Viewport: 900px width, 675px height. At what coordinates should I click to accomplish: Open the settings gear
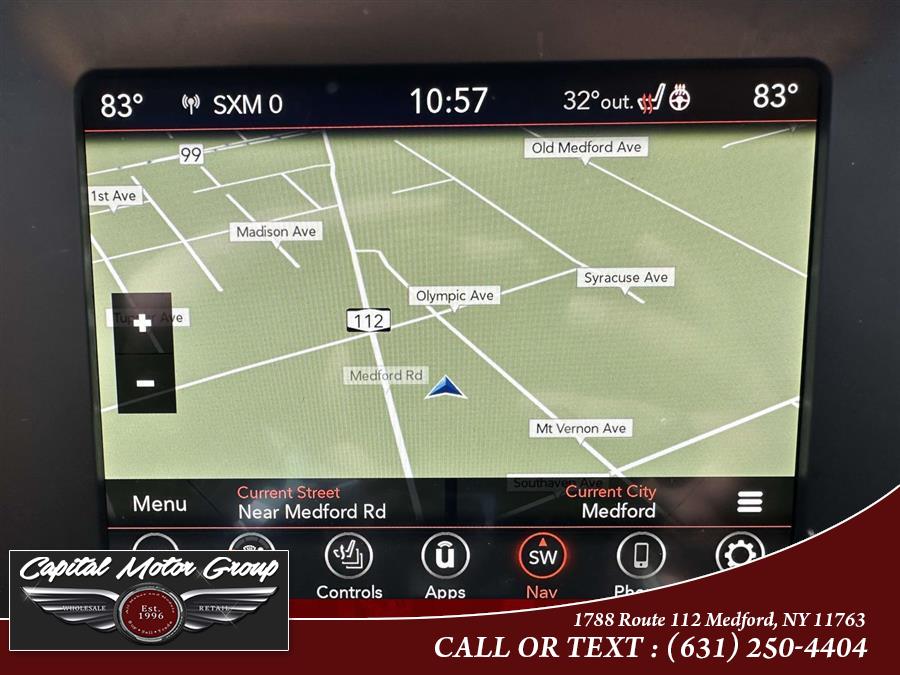(739, 553)
